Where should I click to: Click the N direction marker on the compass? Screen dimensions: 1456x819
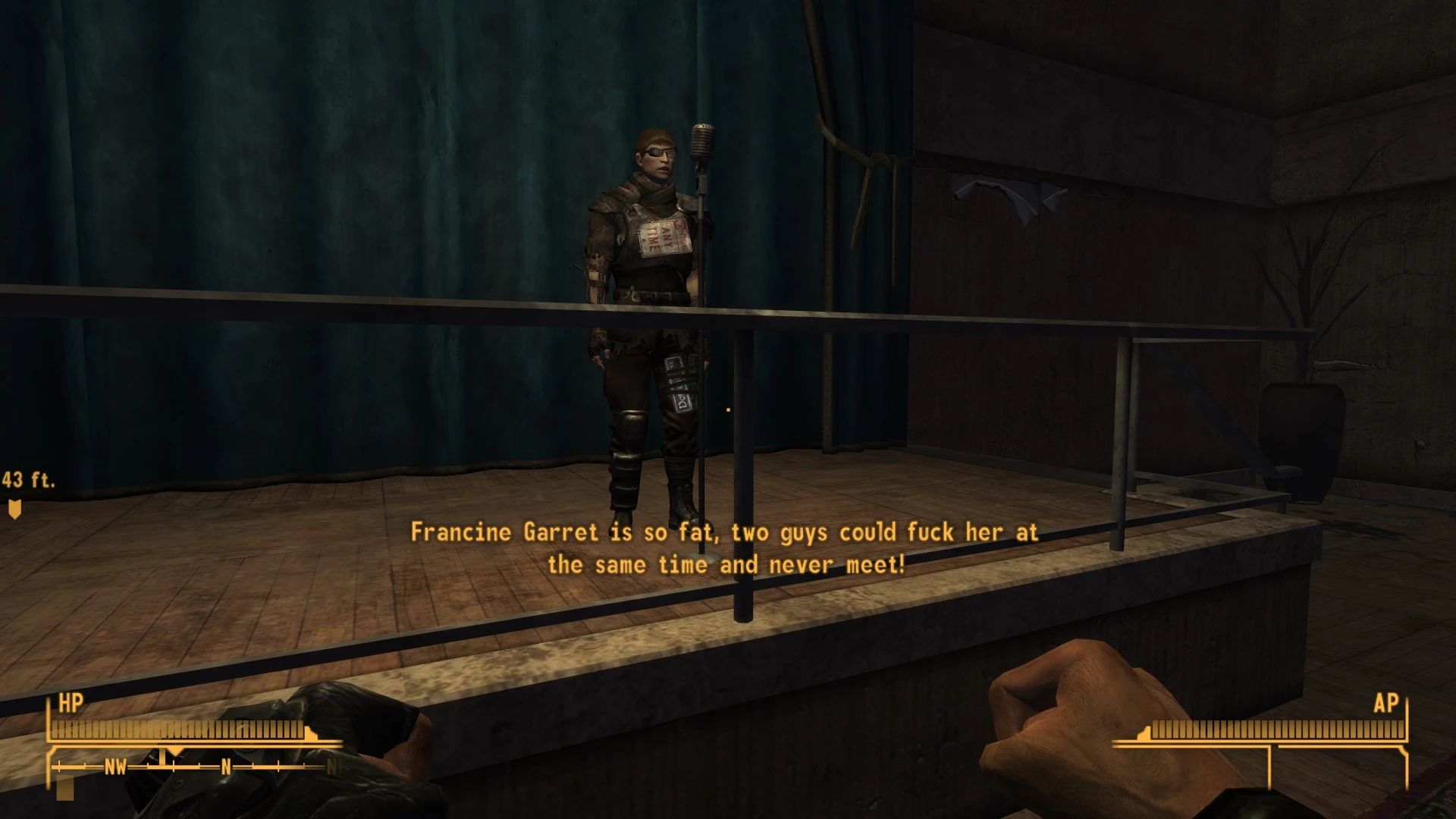[226, 766]
